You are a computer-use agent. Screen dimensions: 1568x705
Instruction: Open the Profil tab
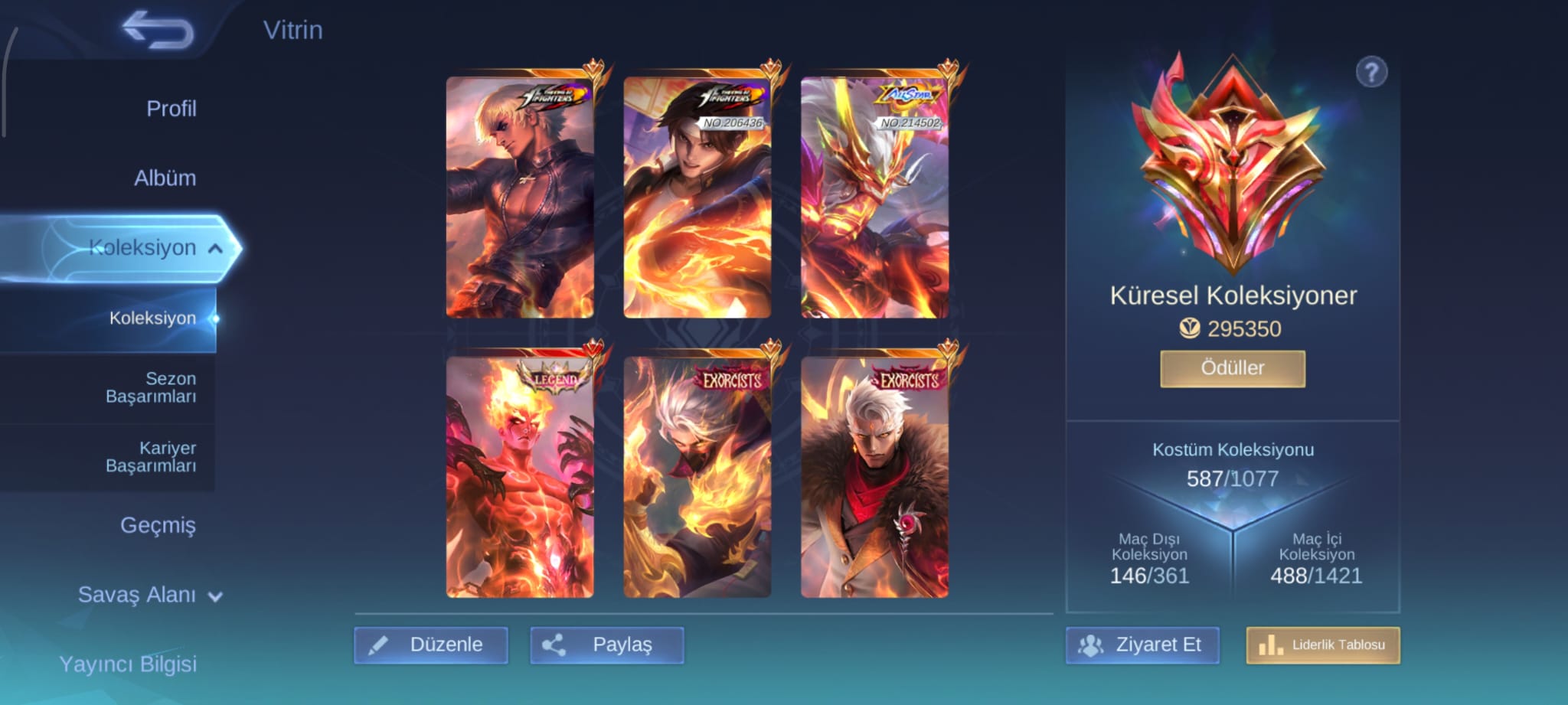[x=171, y=109]
